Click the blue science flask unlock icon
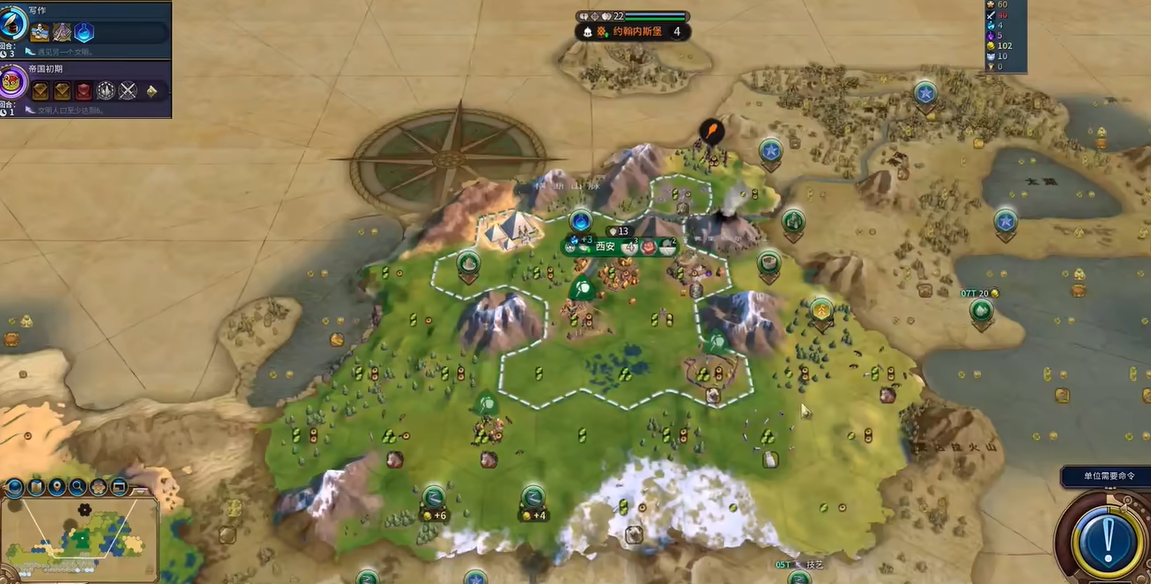 coord(85,32)
